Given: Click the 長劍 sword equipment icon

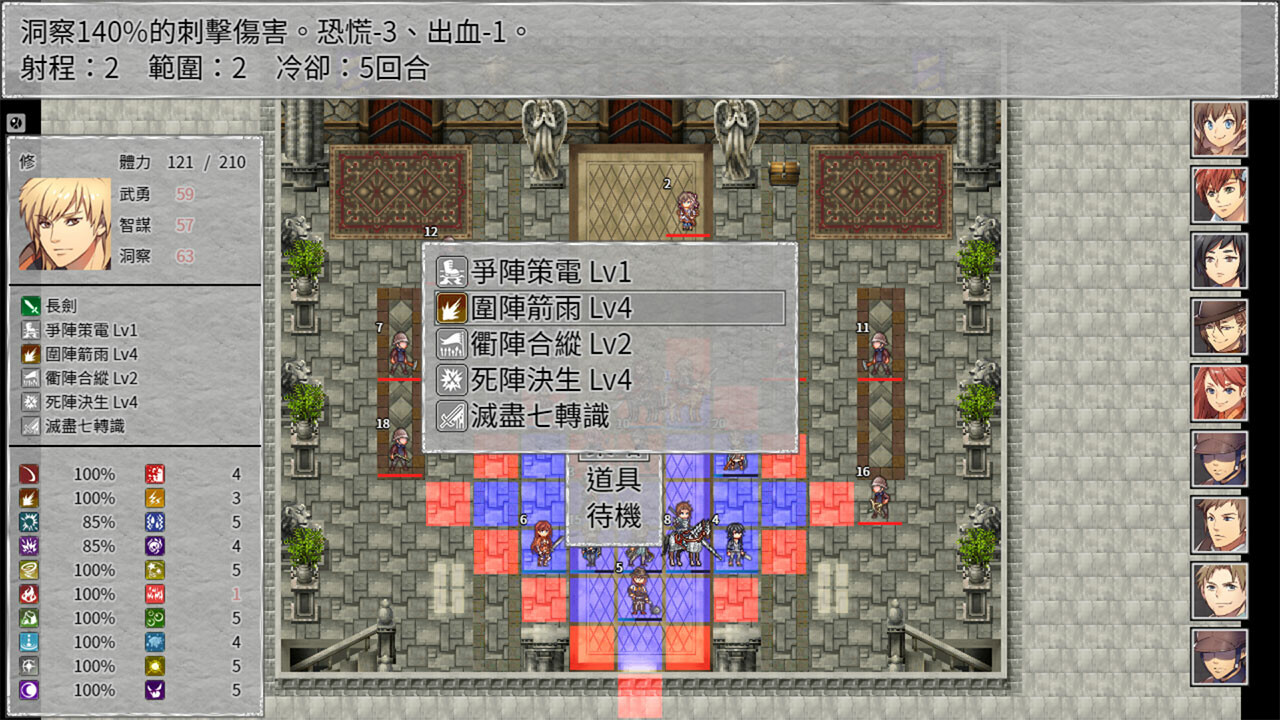Looking at the screenshot, I should coord(30,308).
